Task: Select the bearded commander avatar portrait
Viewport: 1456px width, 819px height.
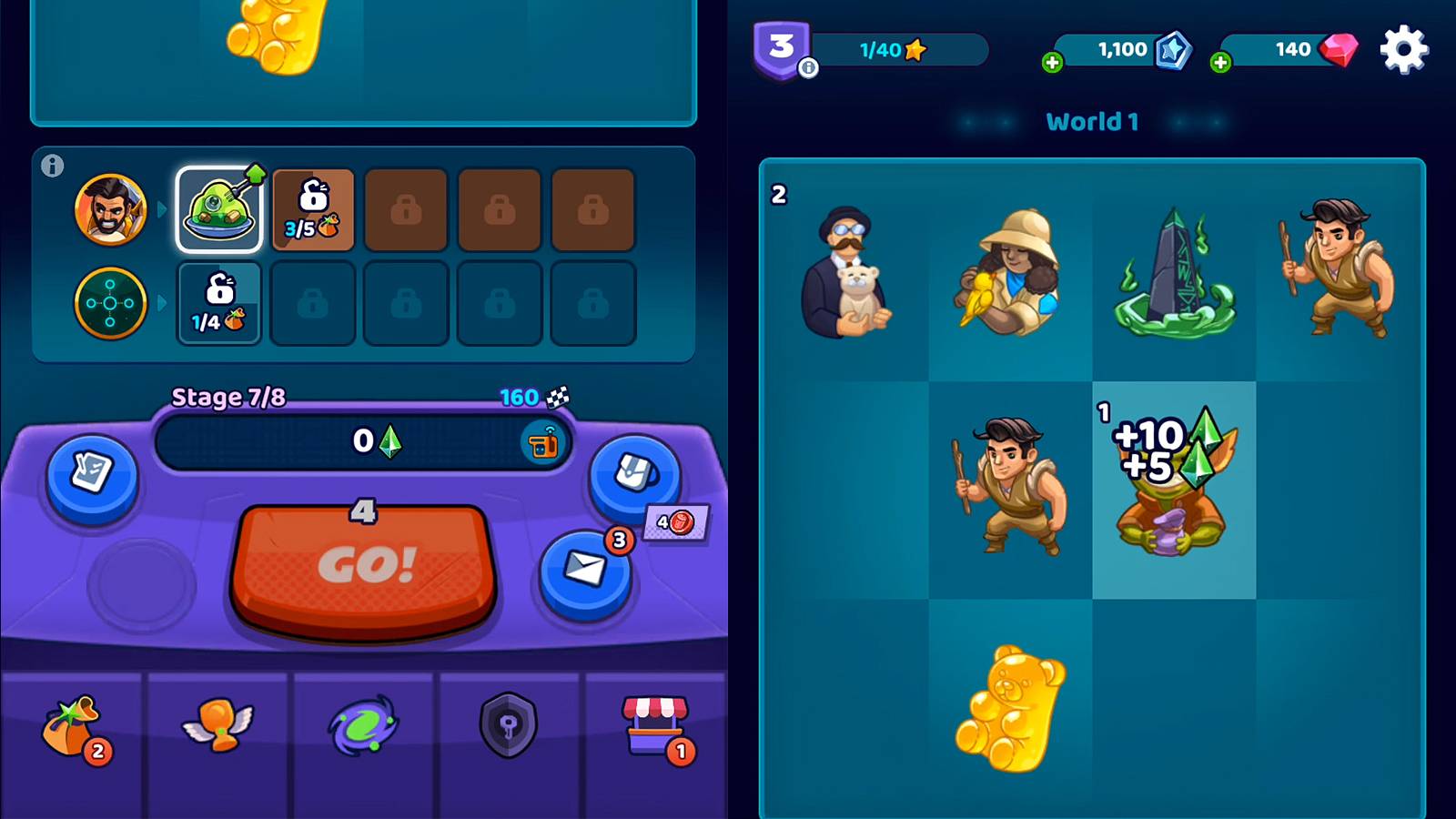Action: (x=109, y=208)
